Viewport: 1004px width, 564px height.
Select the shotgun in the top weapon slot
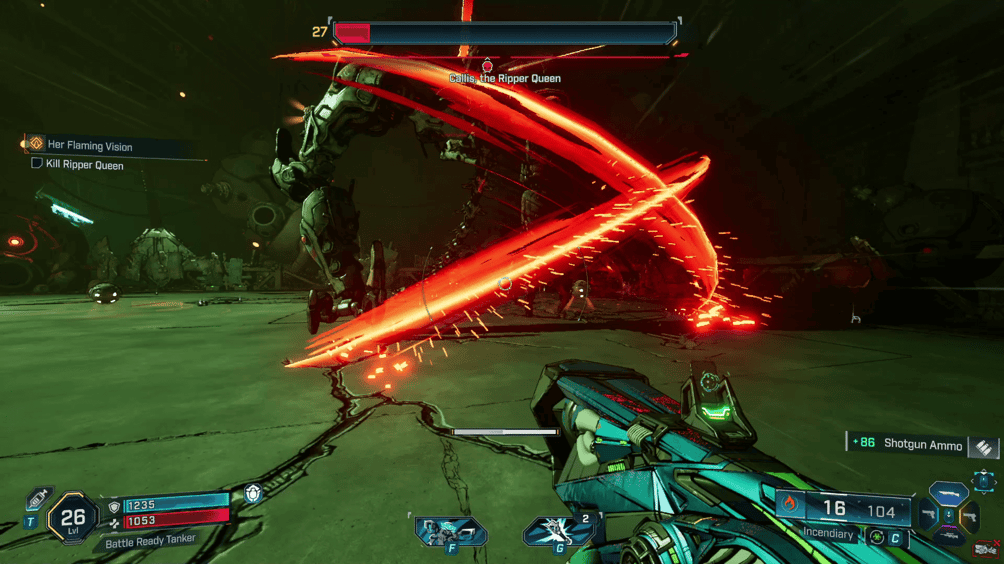click(x=948, y=494)
